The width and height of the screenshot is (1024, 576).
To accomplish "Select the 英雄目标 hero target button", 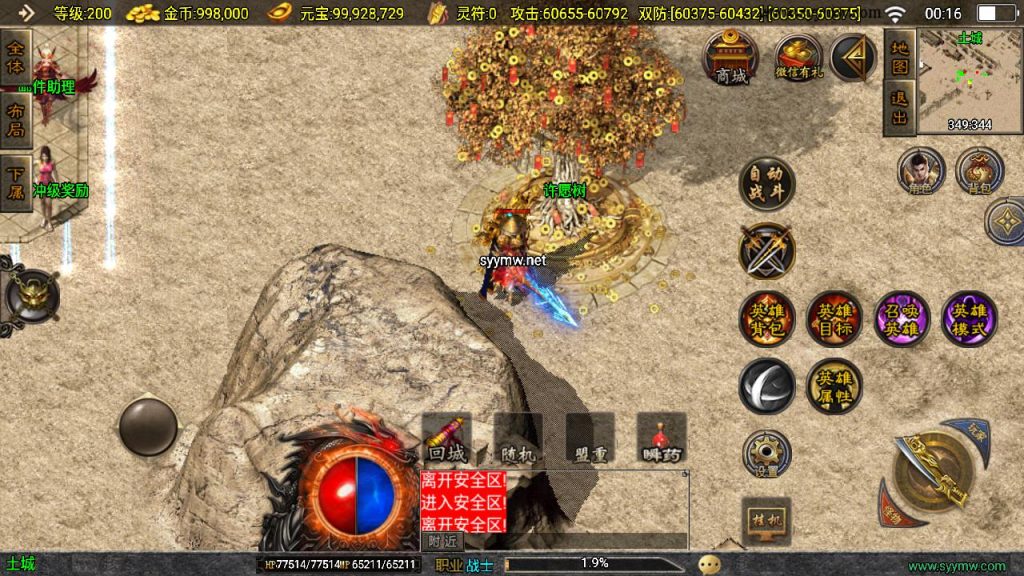I will (834, 319).
